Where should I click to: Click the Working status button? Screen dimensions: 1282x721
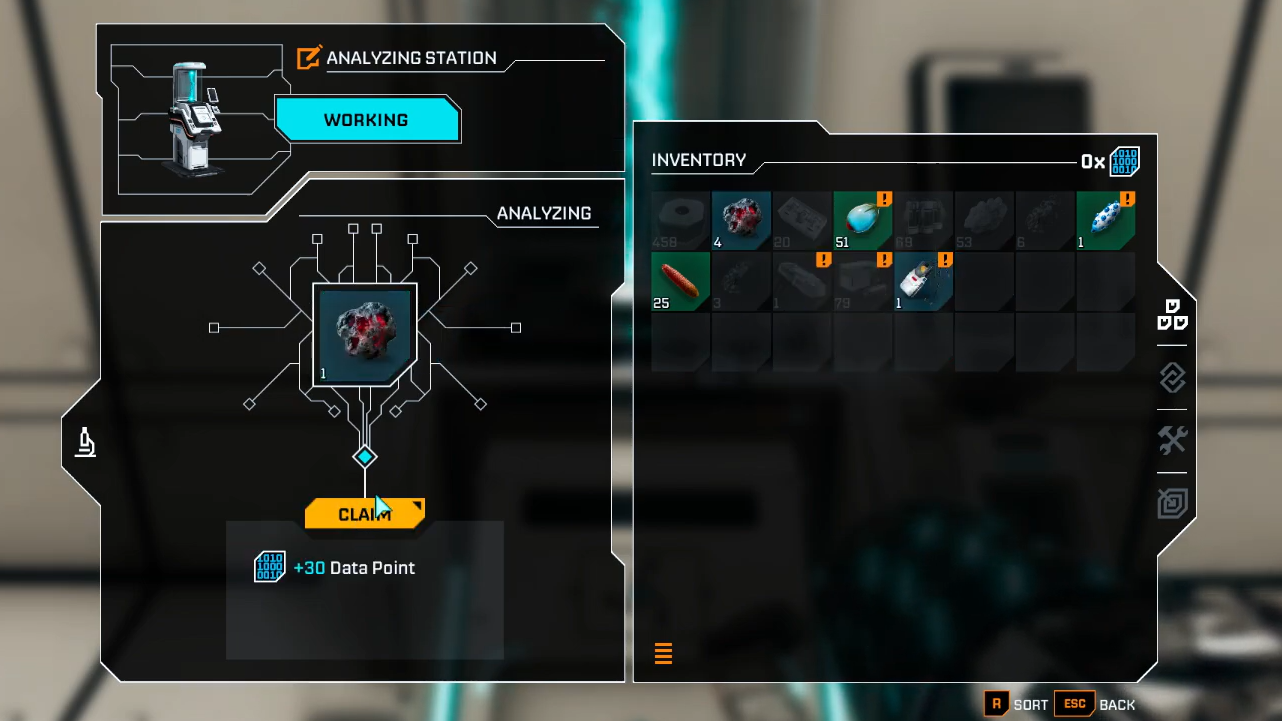click(x=366, y=120)
